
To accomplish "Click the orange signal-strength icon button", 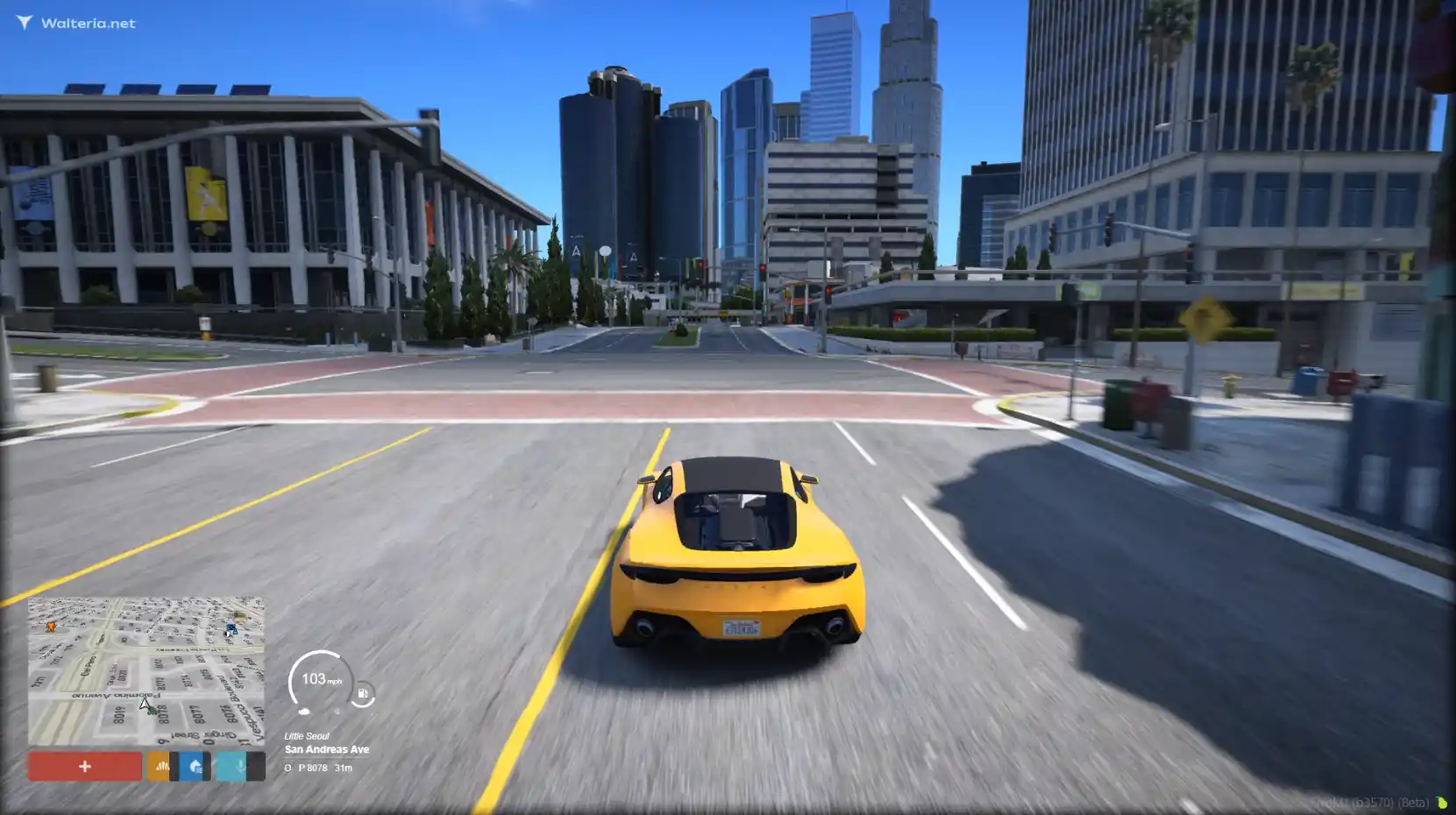I will tap(158, 766).
